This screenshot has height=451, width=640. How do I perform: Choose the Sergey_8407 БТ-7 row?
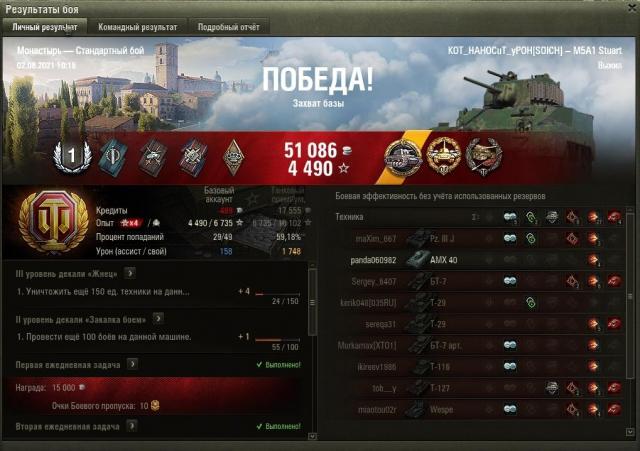[472, 281]
